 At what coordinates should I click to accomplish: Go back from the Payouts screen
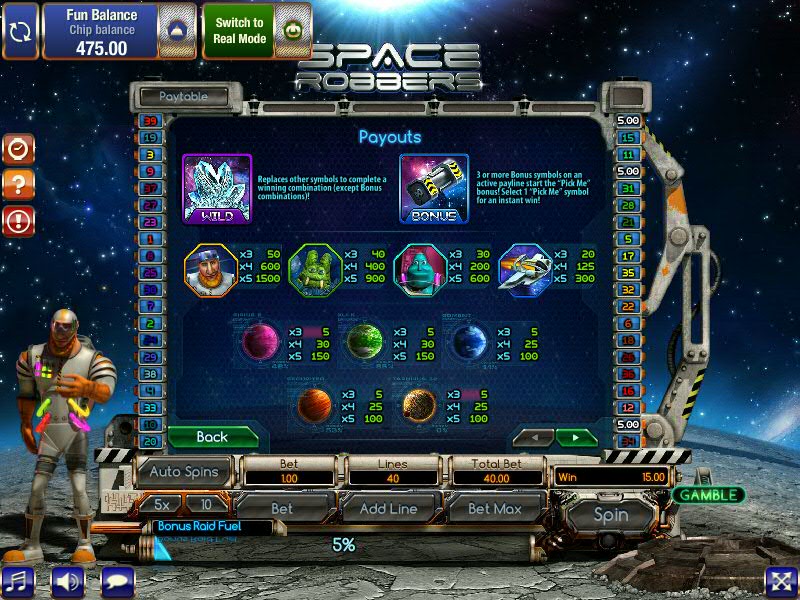[x=212, y=437]
